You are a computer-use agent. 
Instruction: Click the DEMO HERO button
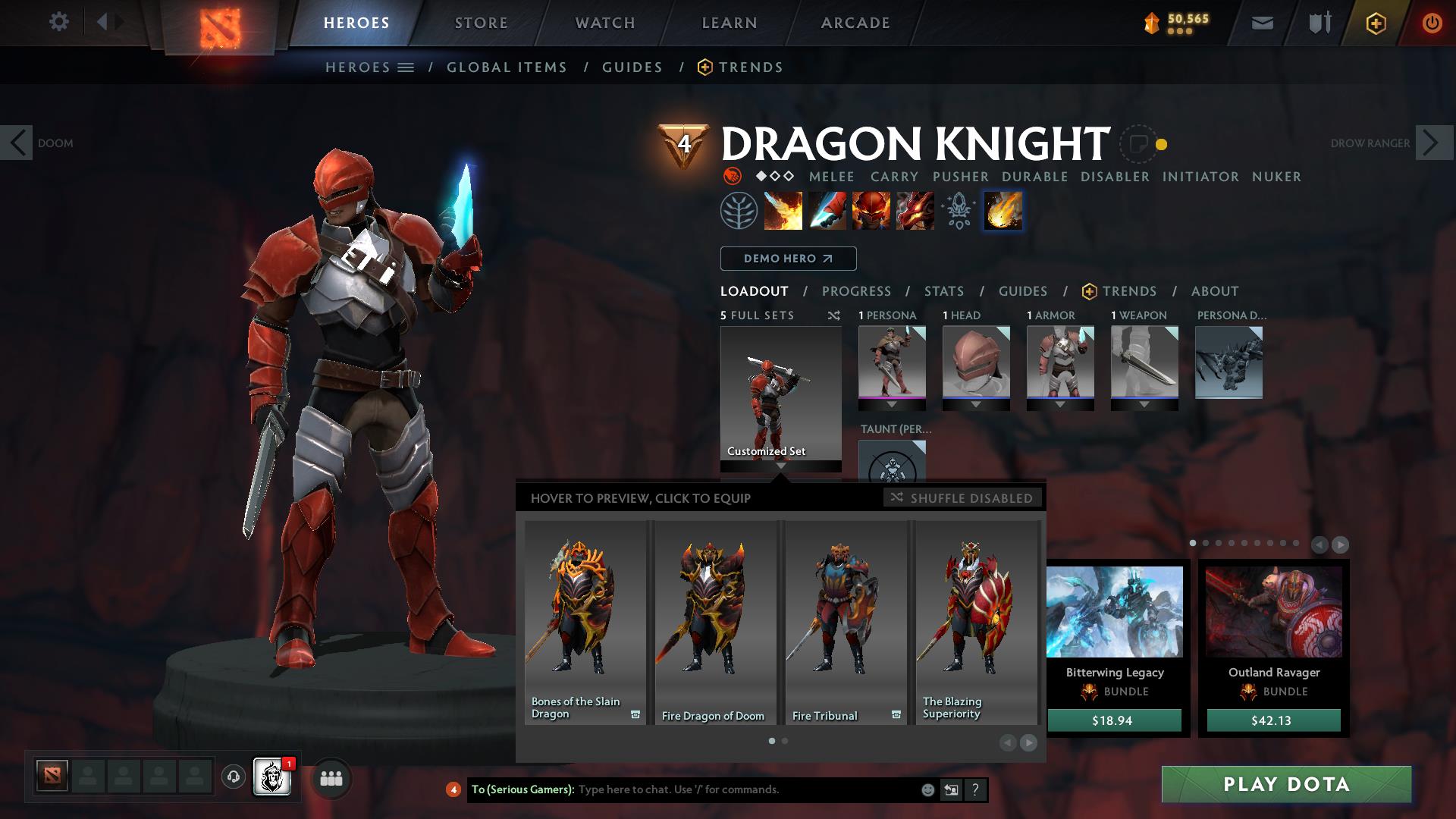click(x=788, y=259)
